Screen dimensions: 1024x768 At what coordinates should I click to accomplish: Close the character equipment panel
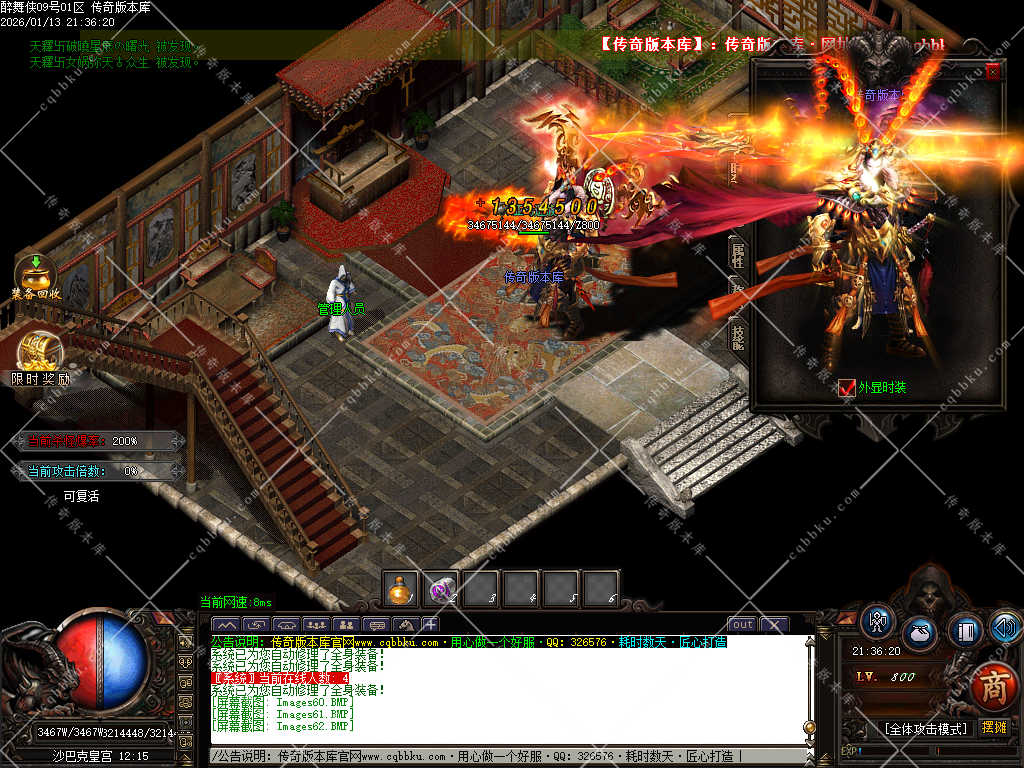tap(992, 72)
